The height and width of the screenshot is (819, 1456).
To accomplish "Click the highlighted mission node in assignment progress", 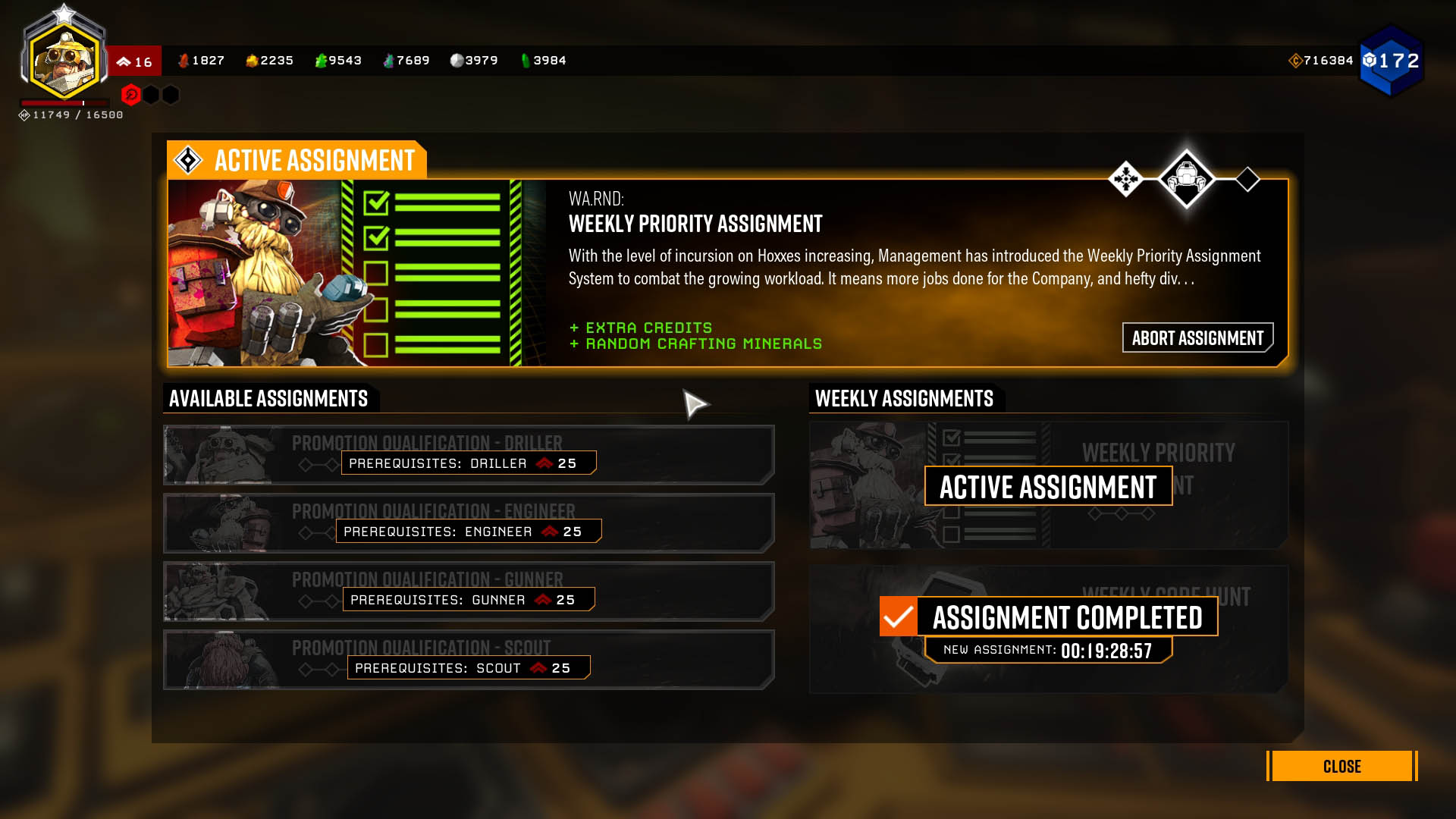I will pyautogui.click(x=1186, y=179).
